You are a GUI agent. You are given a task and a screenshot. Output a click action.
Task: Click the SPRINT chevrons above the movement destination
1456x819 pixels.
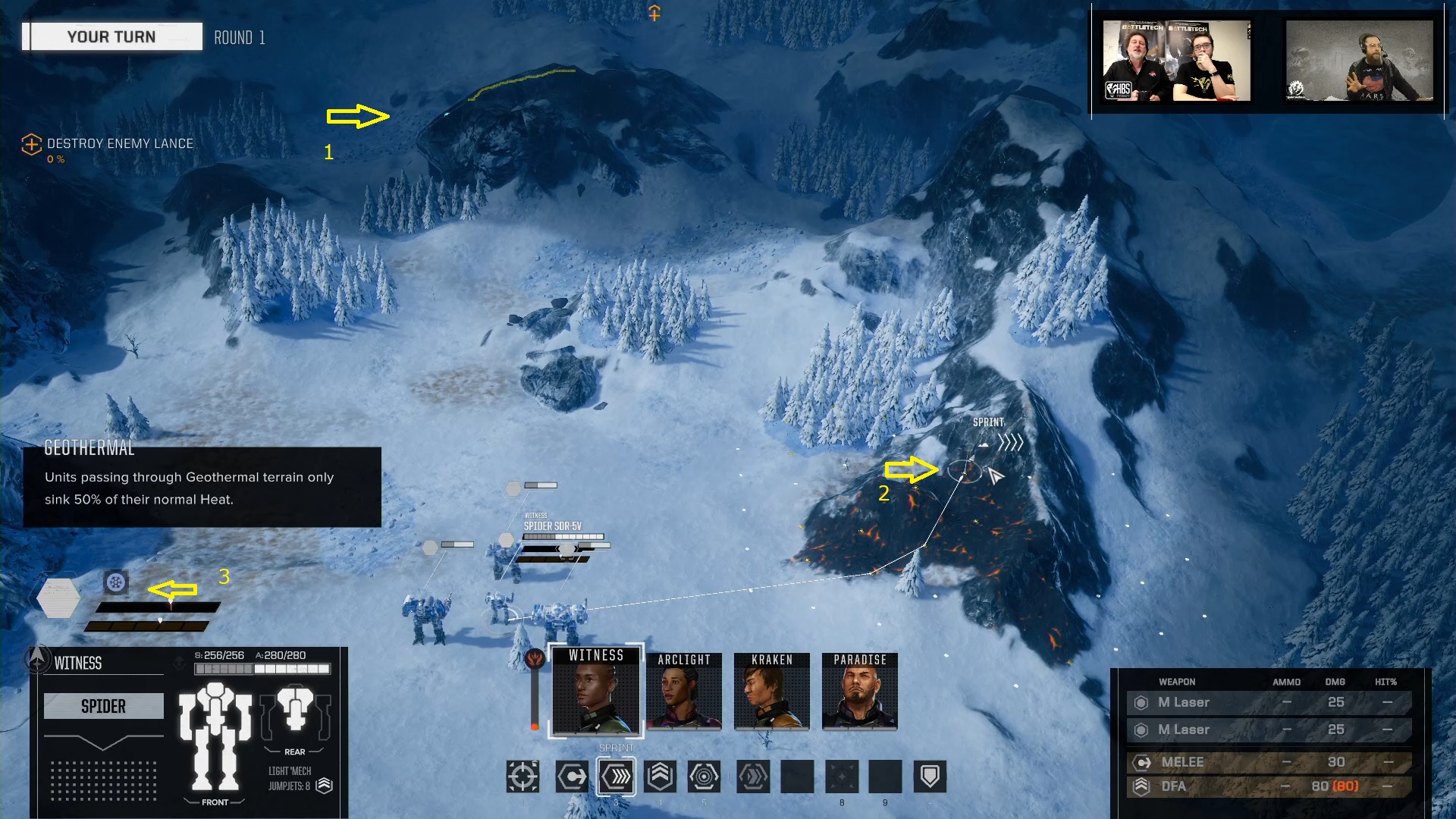[1012, 442]
